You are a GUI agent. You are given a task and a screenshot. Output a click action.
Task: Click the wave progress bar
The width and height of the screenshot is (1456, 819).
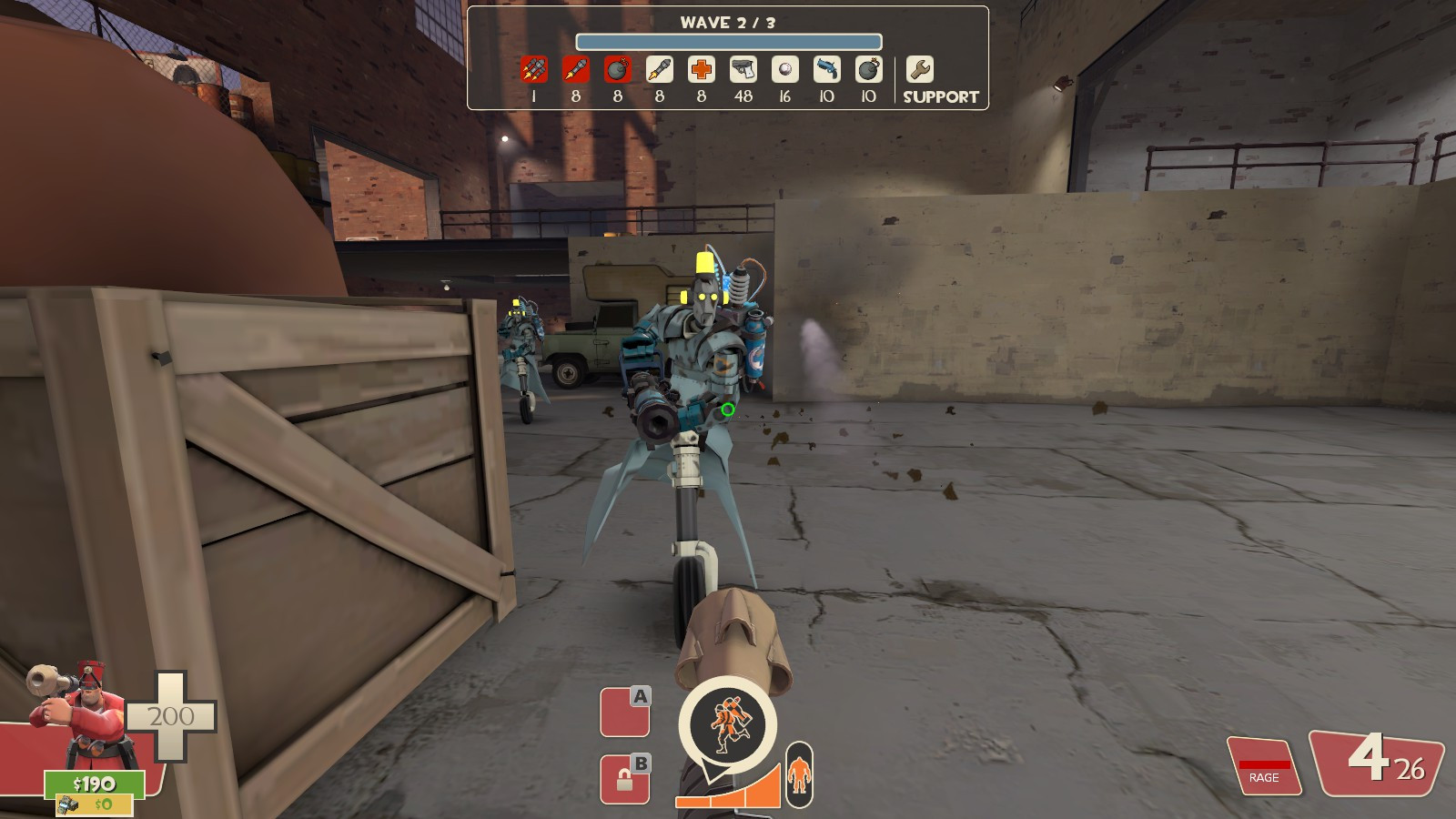[x=727, y=40]
